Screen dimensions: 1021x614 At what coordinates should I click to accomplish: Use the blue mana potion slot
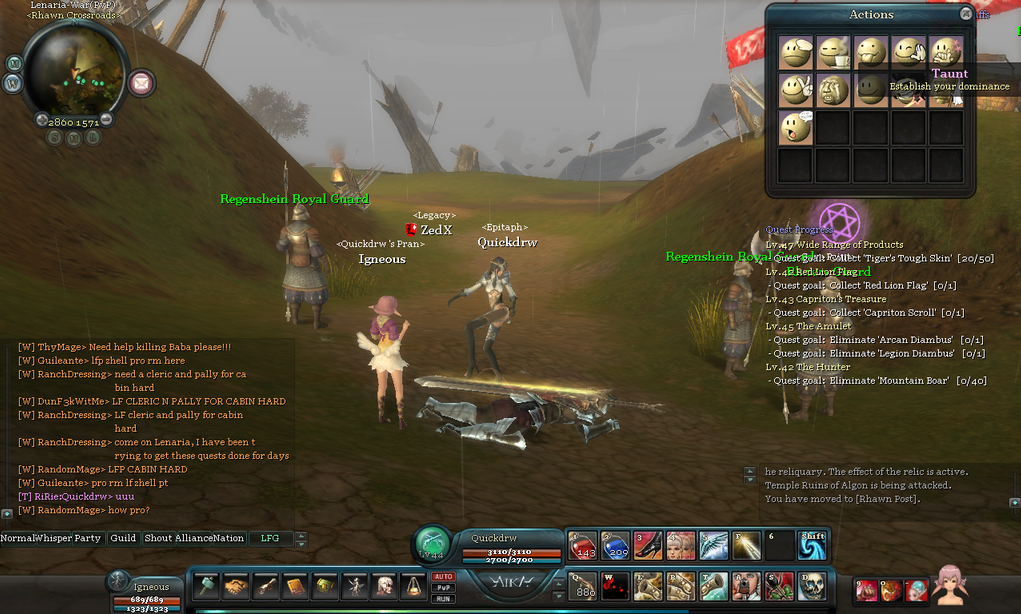coord(615,545)
